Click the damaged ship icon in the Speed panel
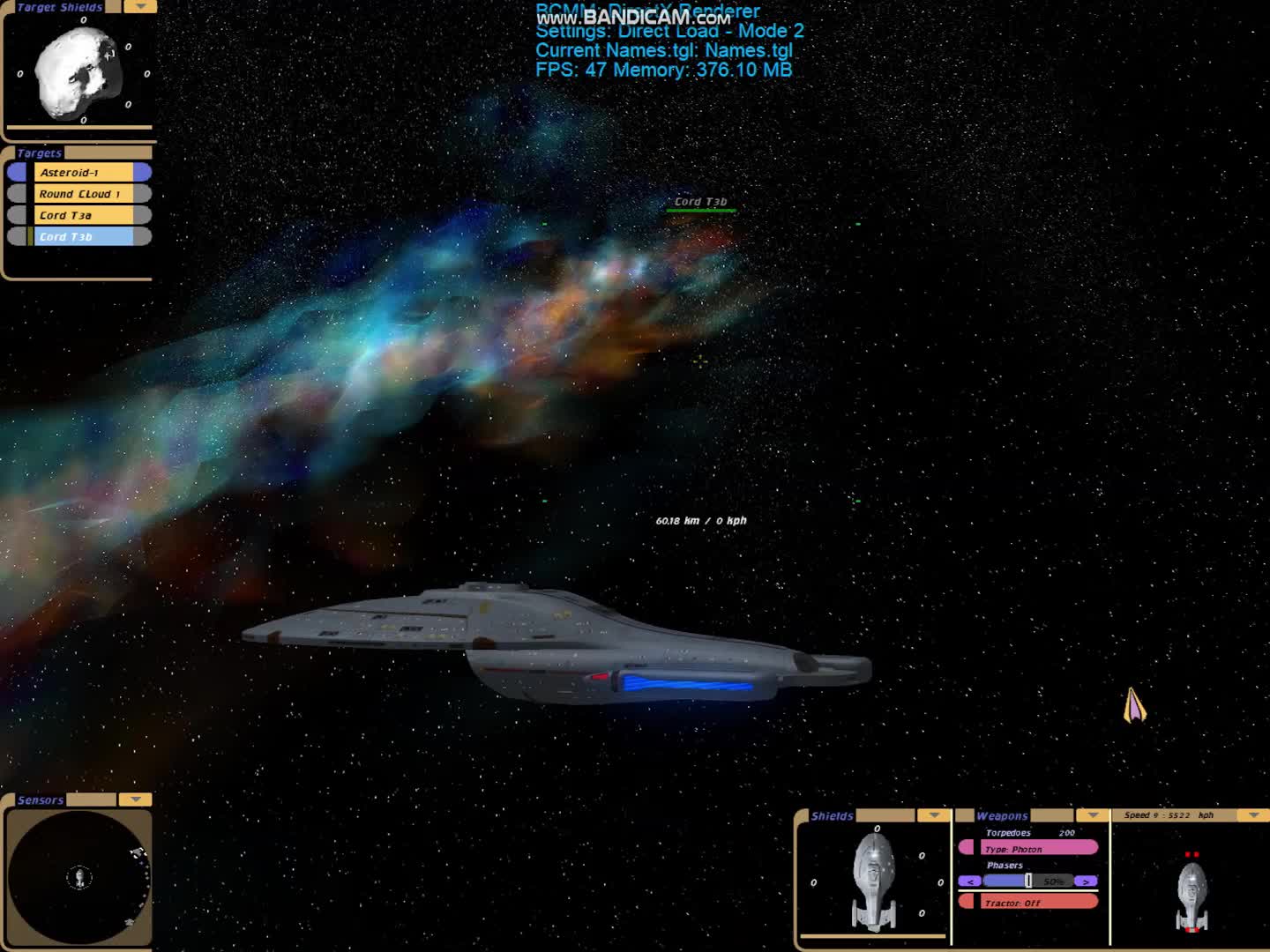 (x=1192, y=895)
